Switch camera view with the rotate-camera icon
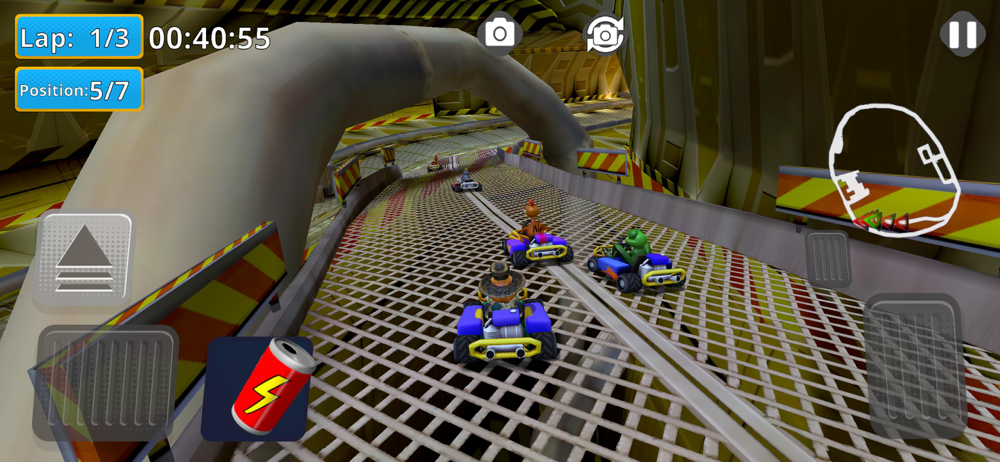Screen dimensions: 1000x462 (605, 34)
